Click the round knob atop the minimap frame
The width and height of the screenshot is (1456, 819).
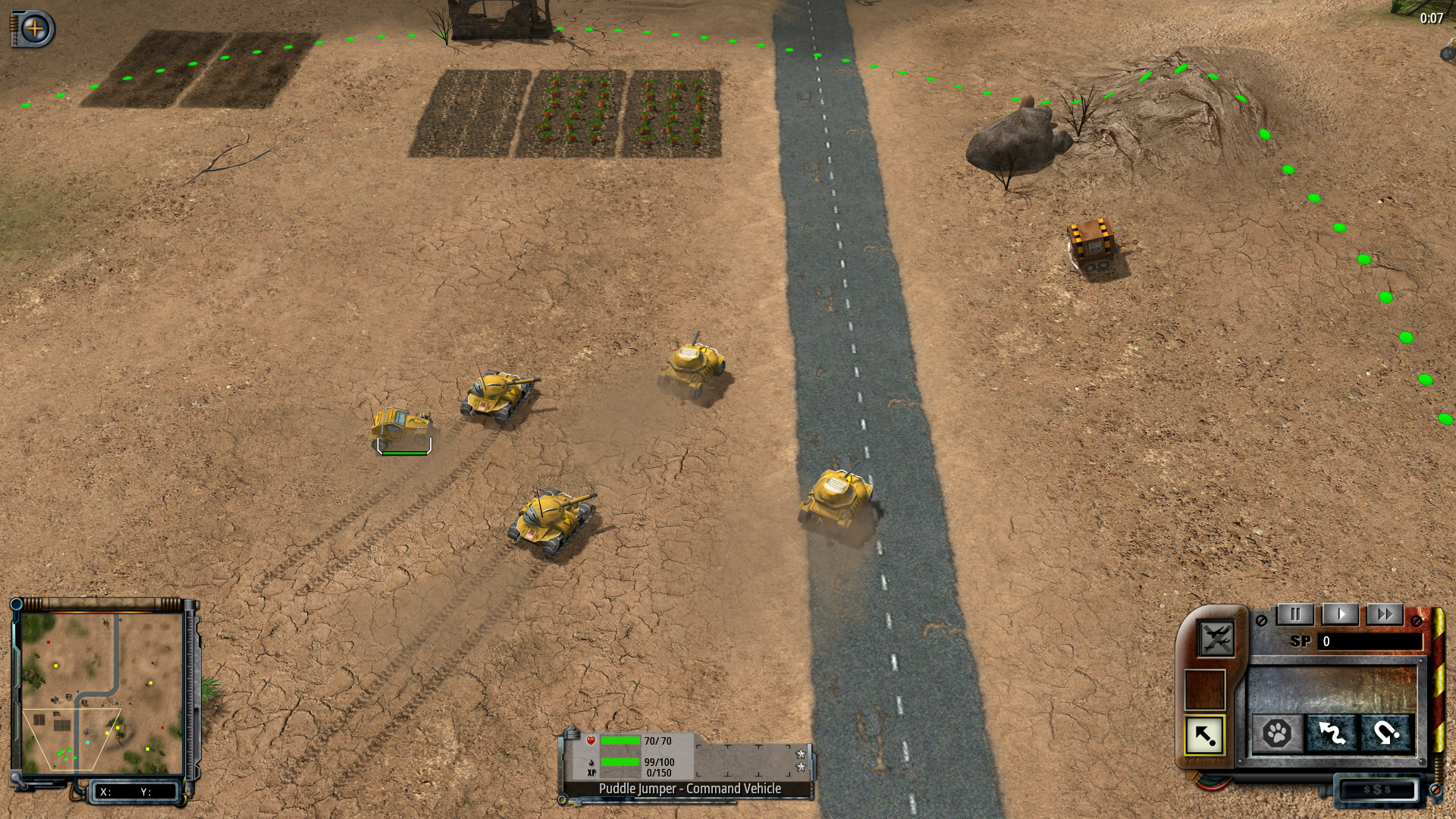click(x=16, y=604)
